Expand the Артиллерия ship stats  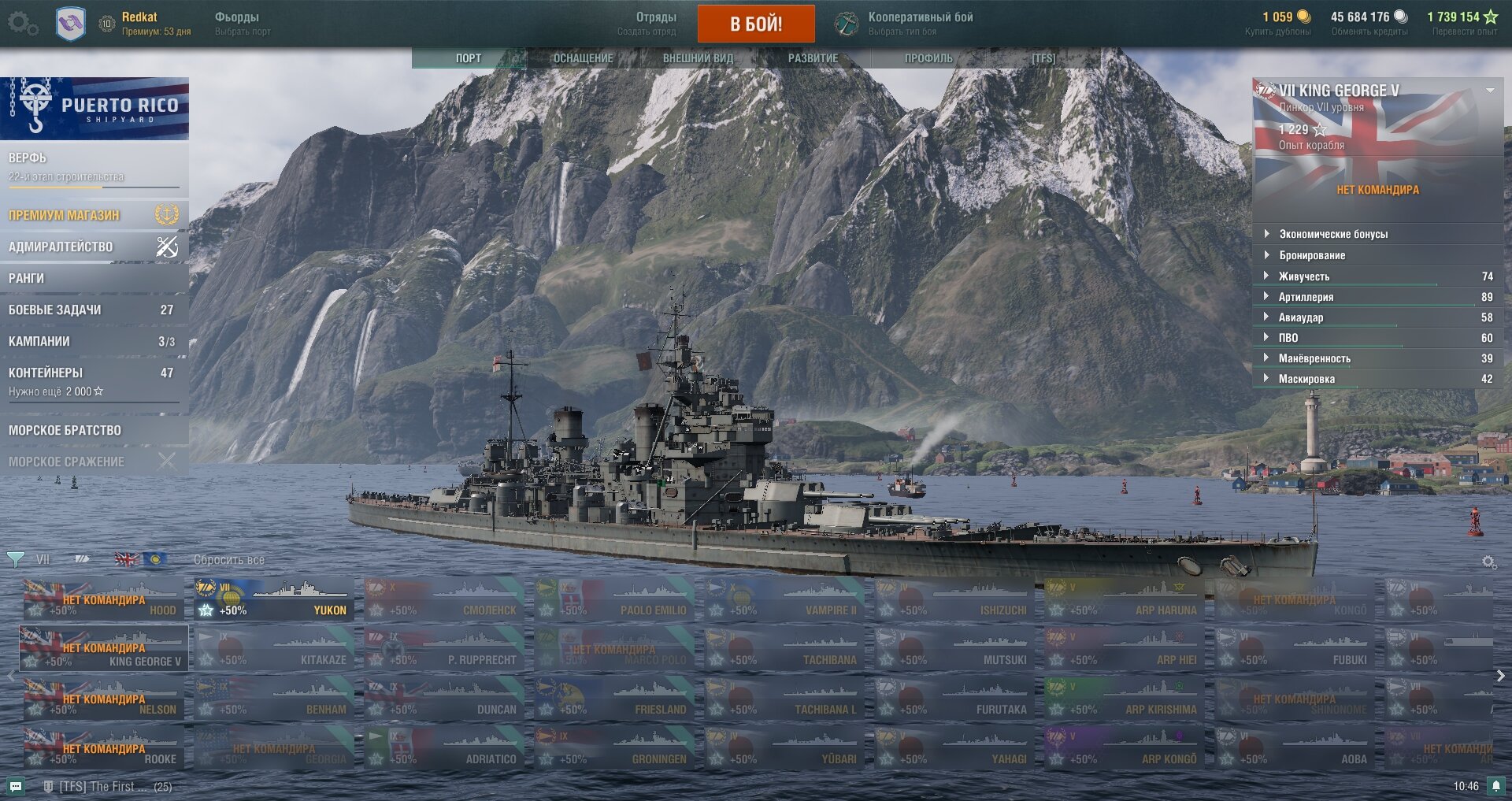pos(1306,297)
